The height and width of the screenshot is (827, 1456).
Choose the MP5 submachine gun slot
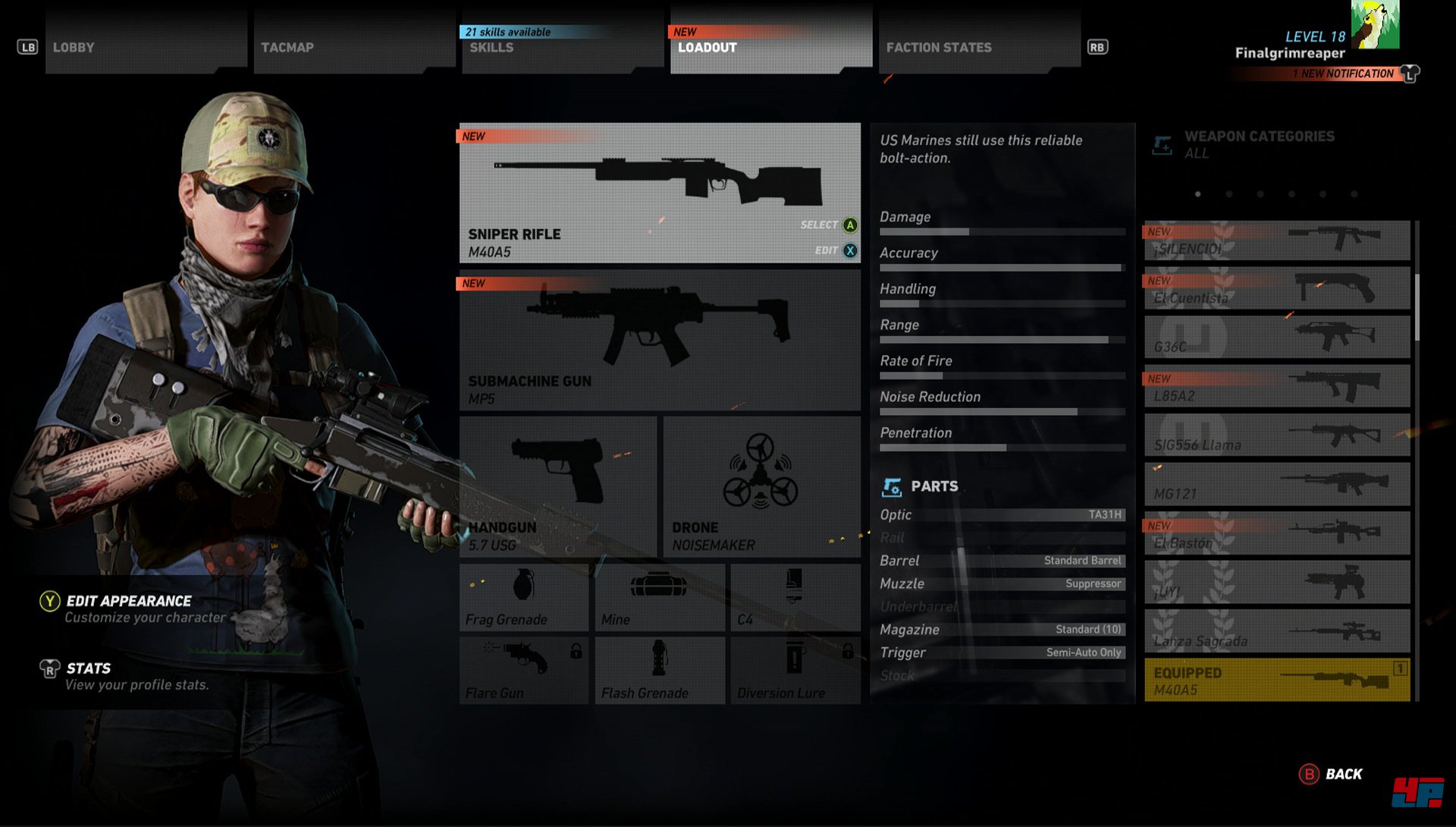point(659,340)
